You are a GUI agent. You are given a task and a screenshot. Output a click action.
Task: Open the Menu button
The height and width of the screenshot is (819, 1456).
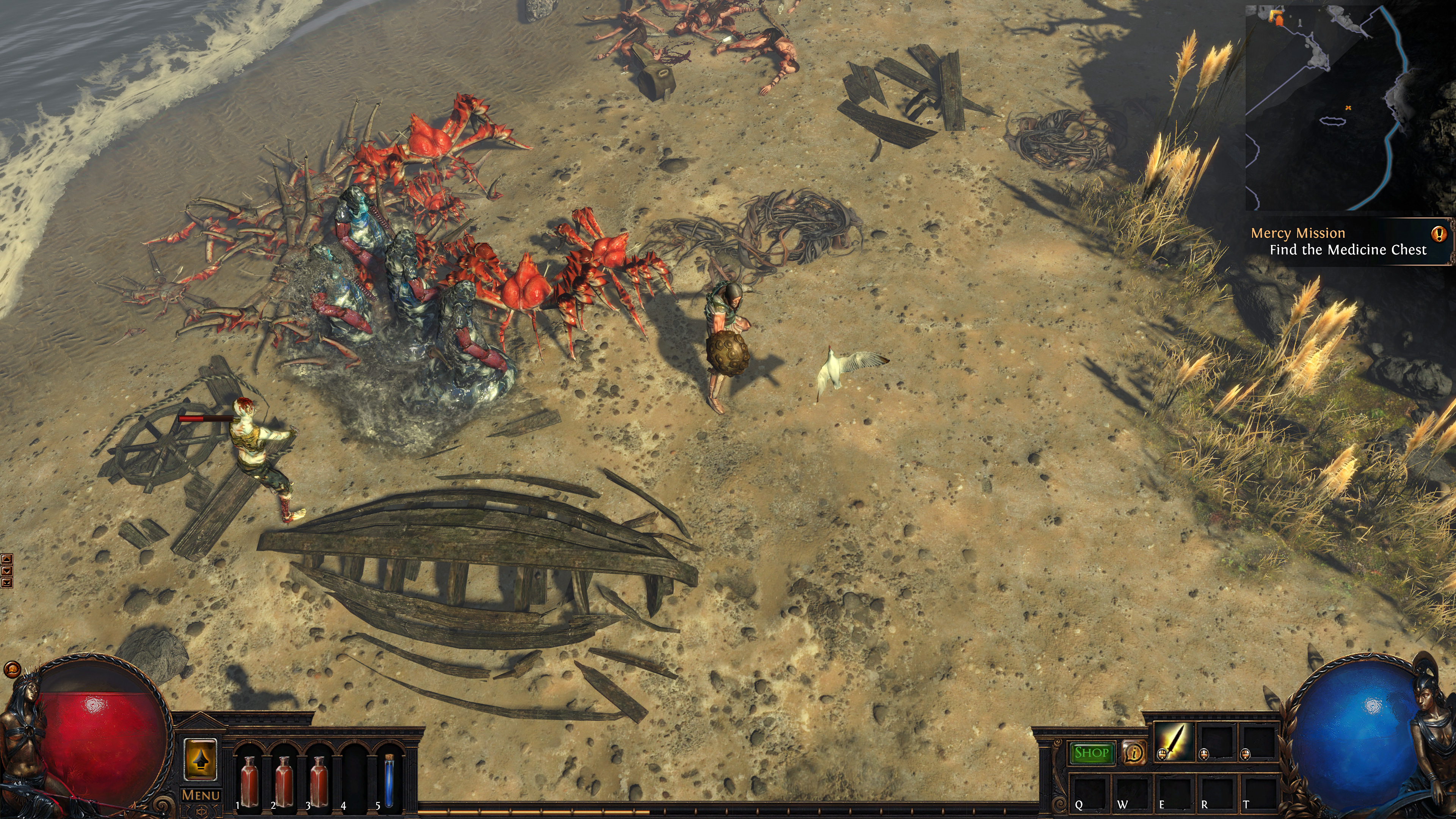click(201, 795)
